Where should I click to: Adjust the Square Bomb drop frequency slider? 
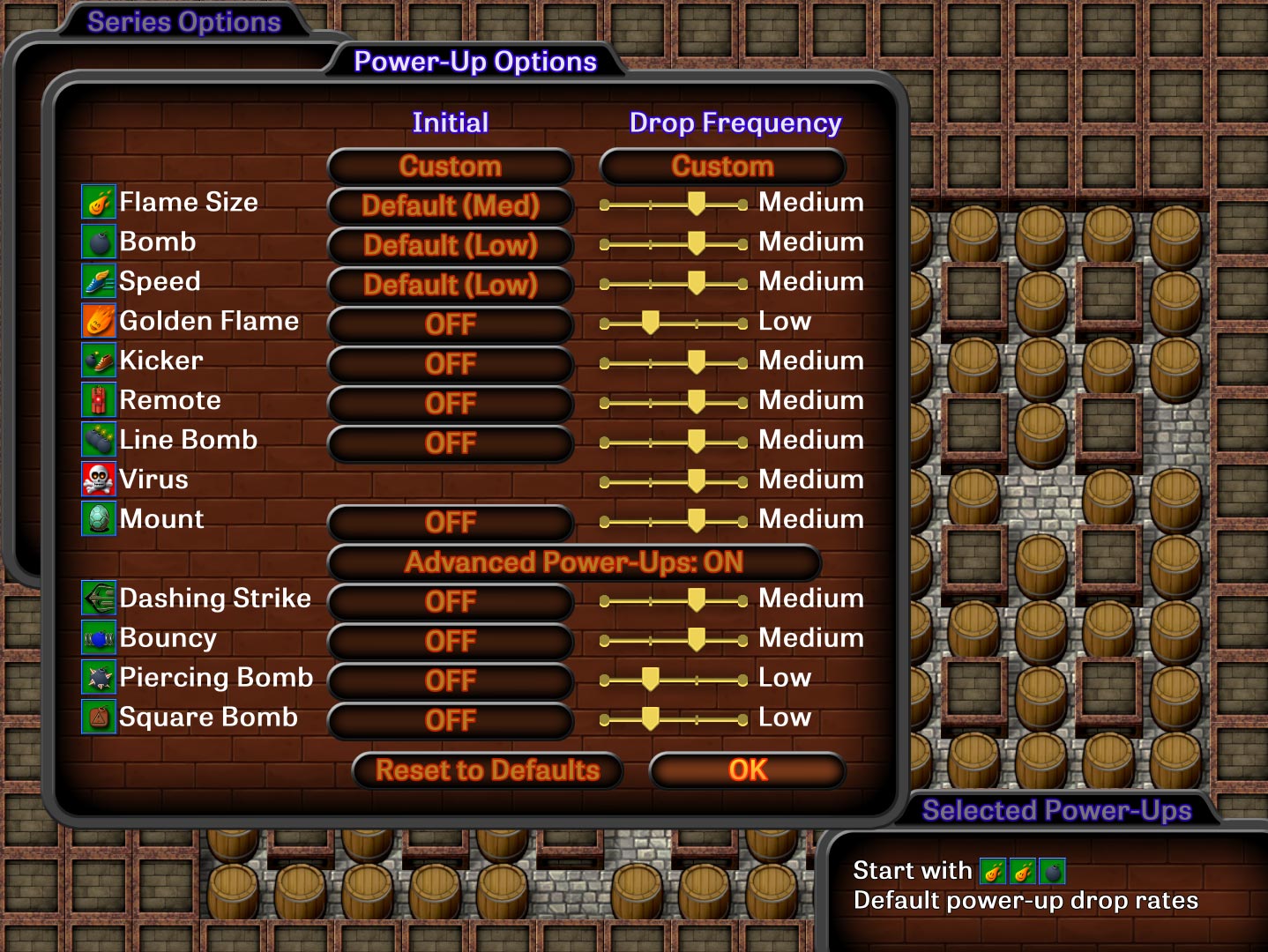tap(651, 719)
